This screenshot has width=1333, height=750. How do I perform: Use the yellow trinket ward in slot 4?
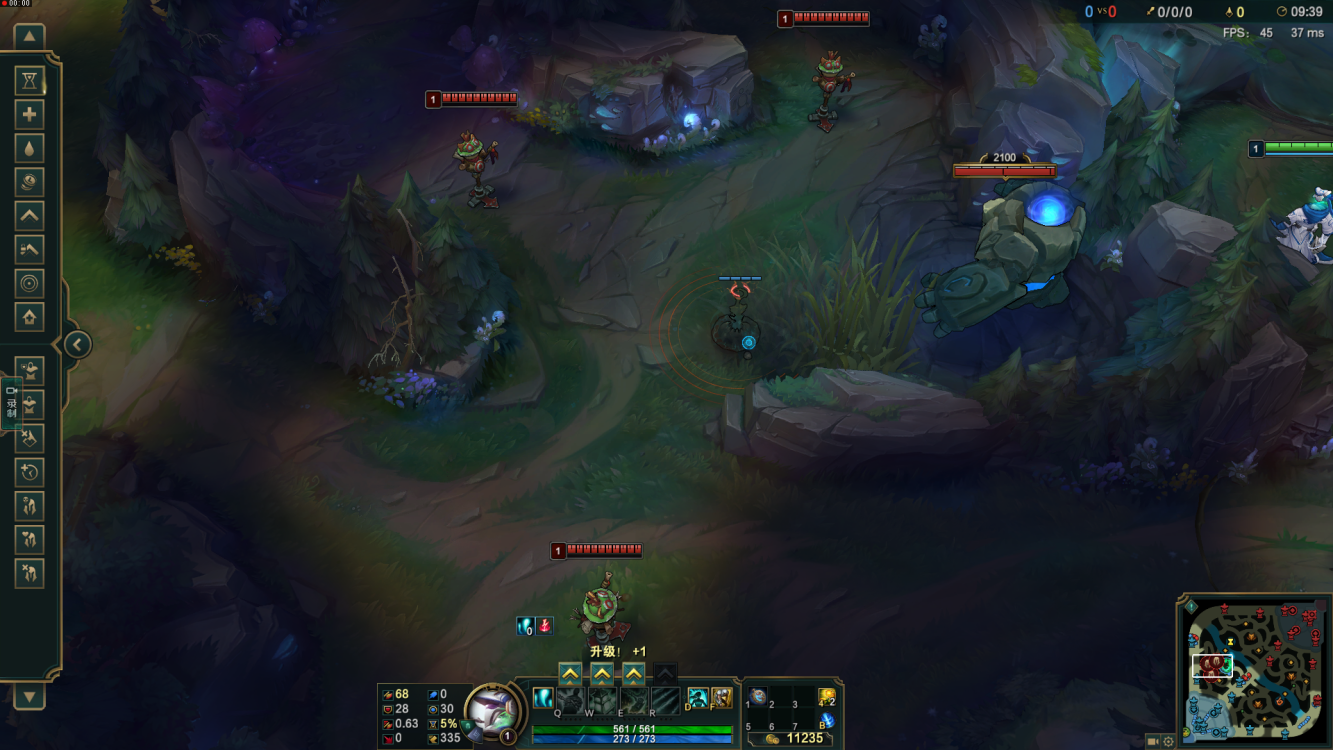[826, 696]
